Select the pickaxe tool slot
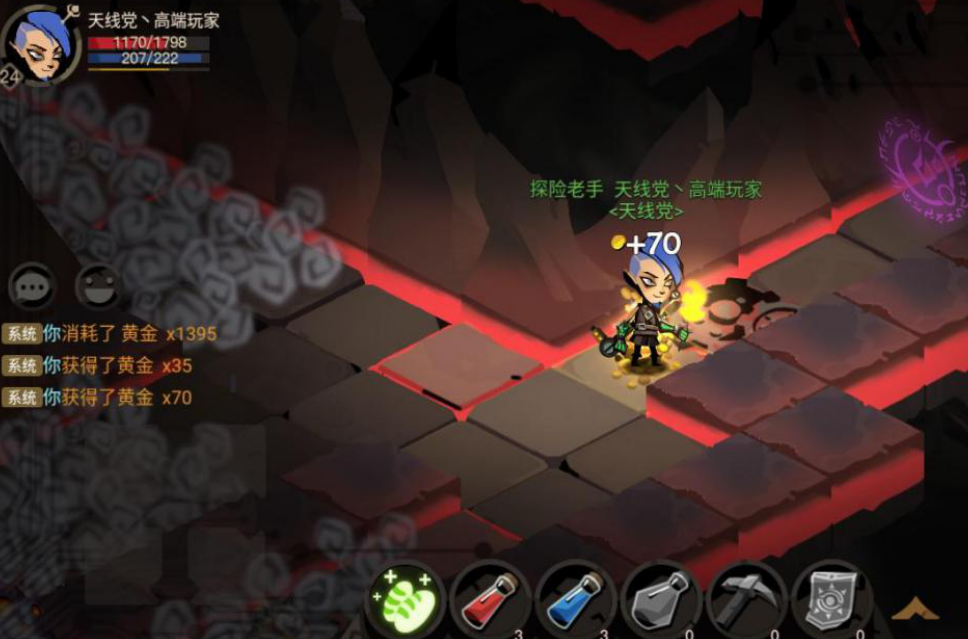 coord(745,601)
